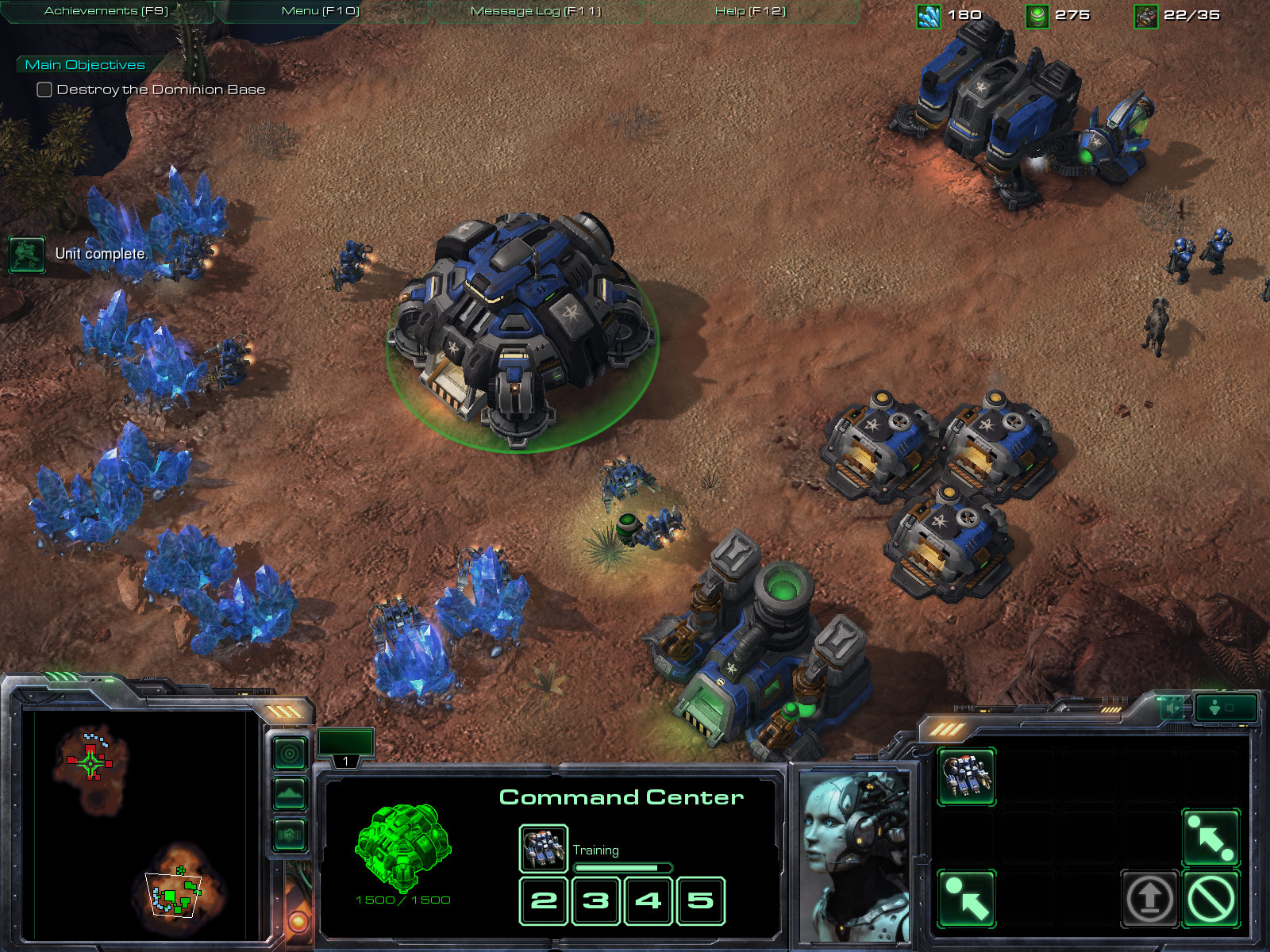Click the Unit complete notification icon
Screen dimensions: 1270x952
27,255
